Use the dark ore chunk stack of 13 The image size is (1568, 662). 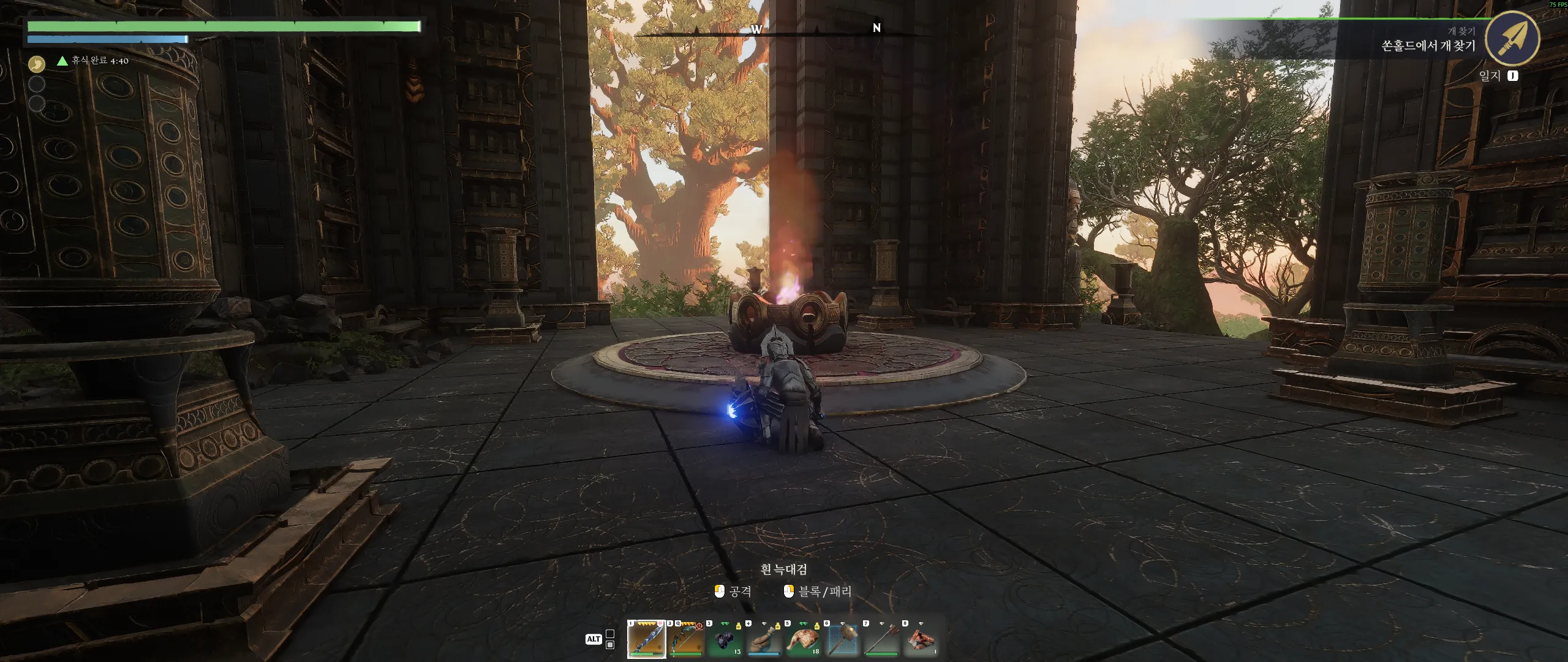725,639
